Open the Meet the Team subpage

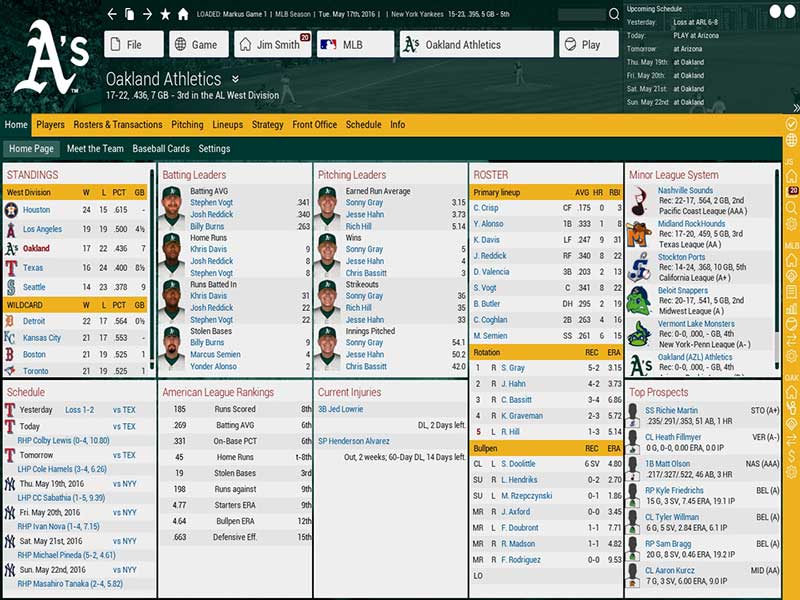coord(95,149)
